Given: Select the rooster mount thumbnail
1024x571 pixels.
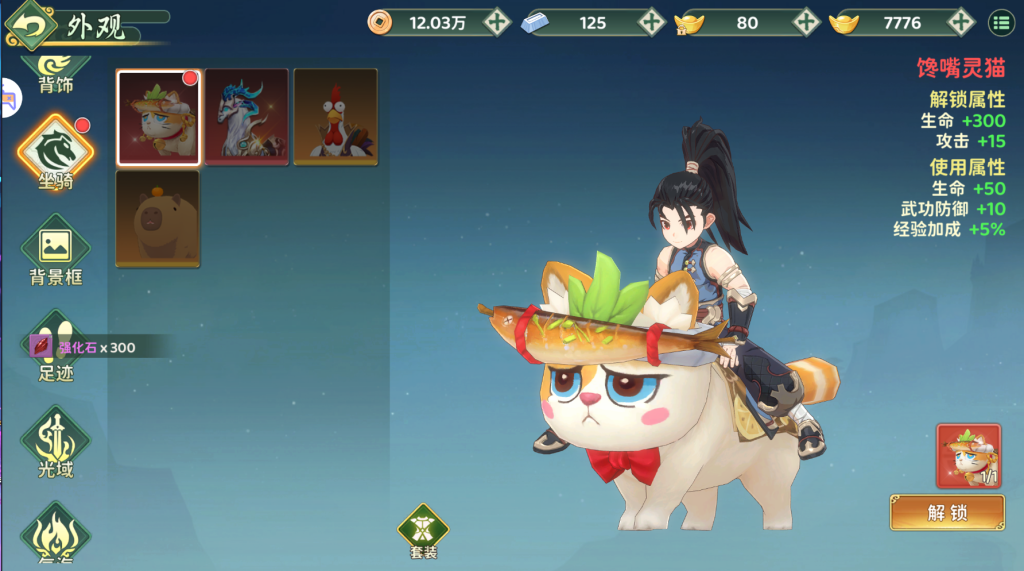Looking at the screenshot, I should (335, 116).
